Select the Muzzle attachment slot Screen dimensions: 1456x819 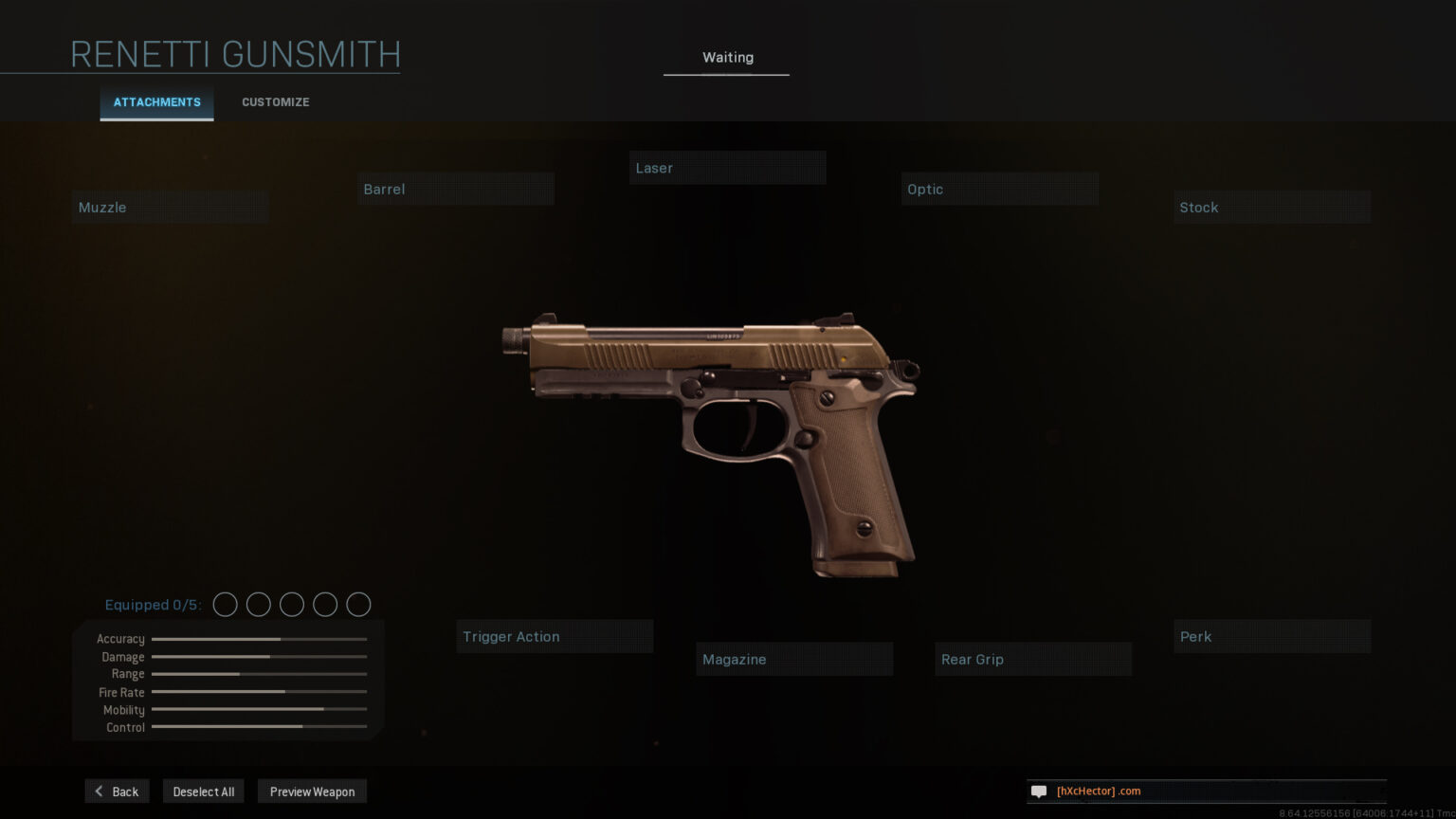171,208
